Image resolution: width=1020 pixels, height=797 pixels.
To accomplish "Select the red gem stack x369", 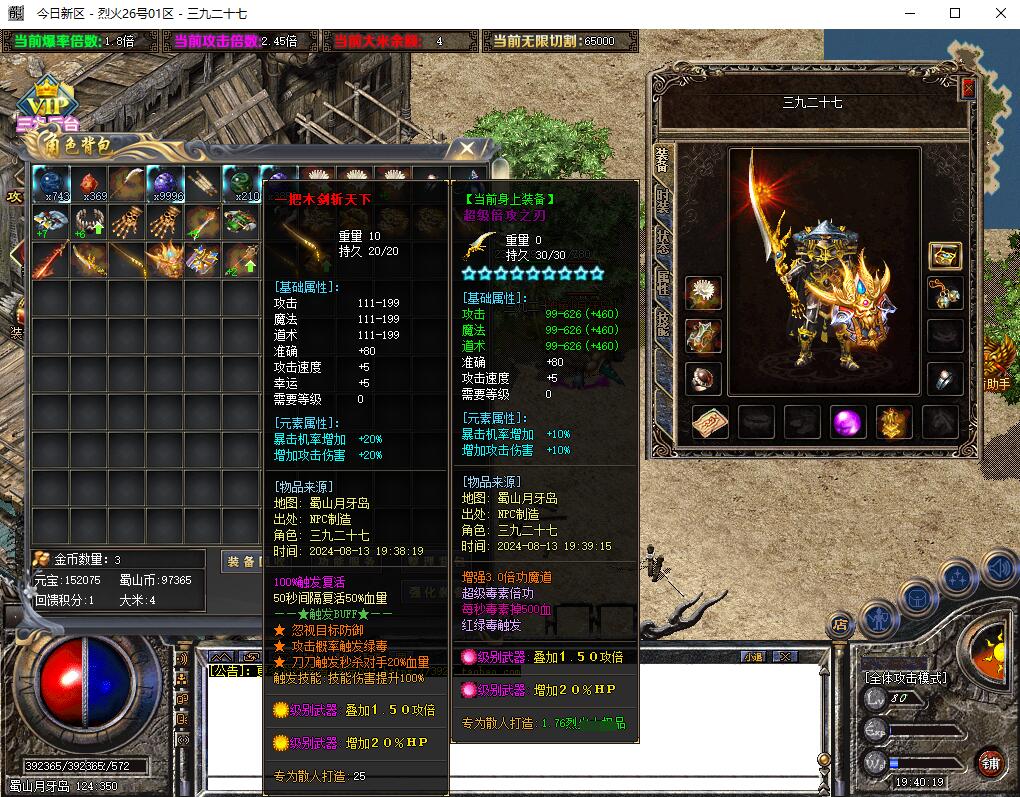I will coord(89,184).
